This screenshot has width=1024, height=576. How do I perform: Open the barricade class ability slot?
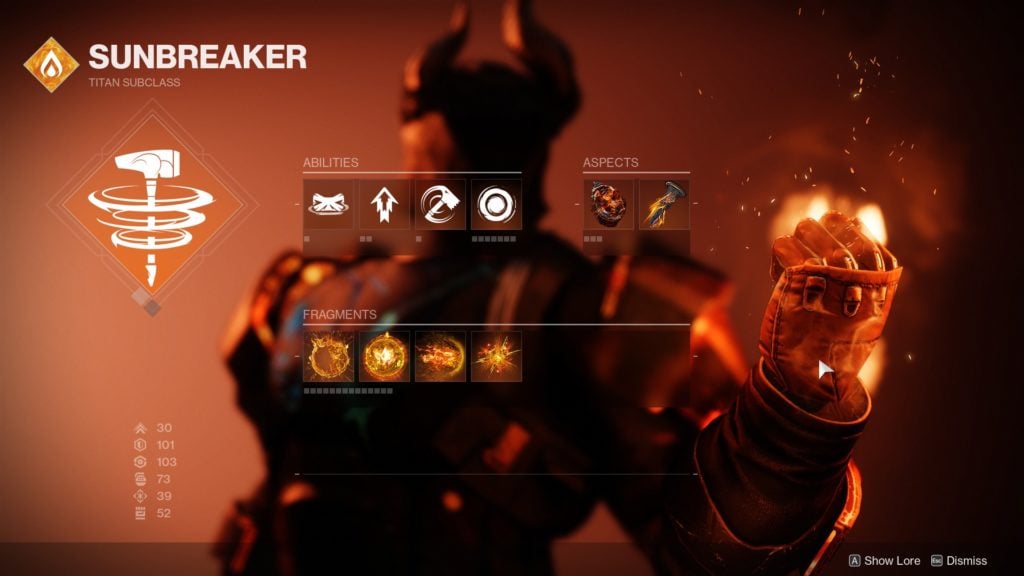329,205
